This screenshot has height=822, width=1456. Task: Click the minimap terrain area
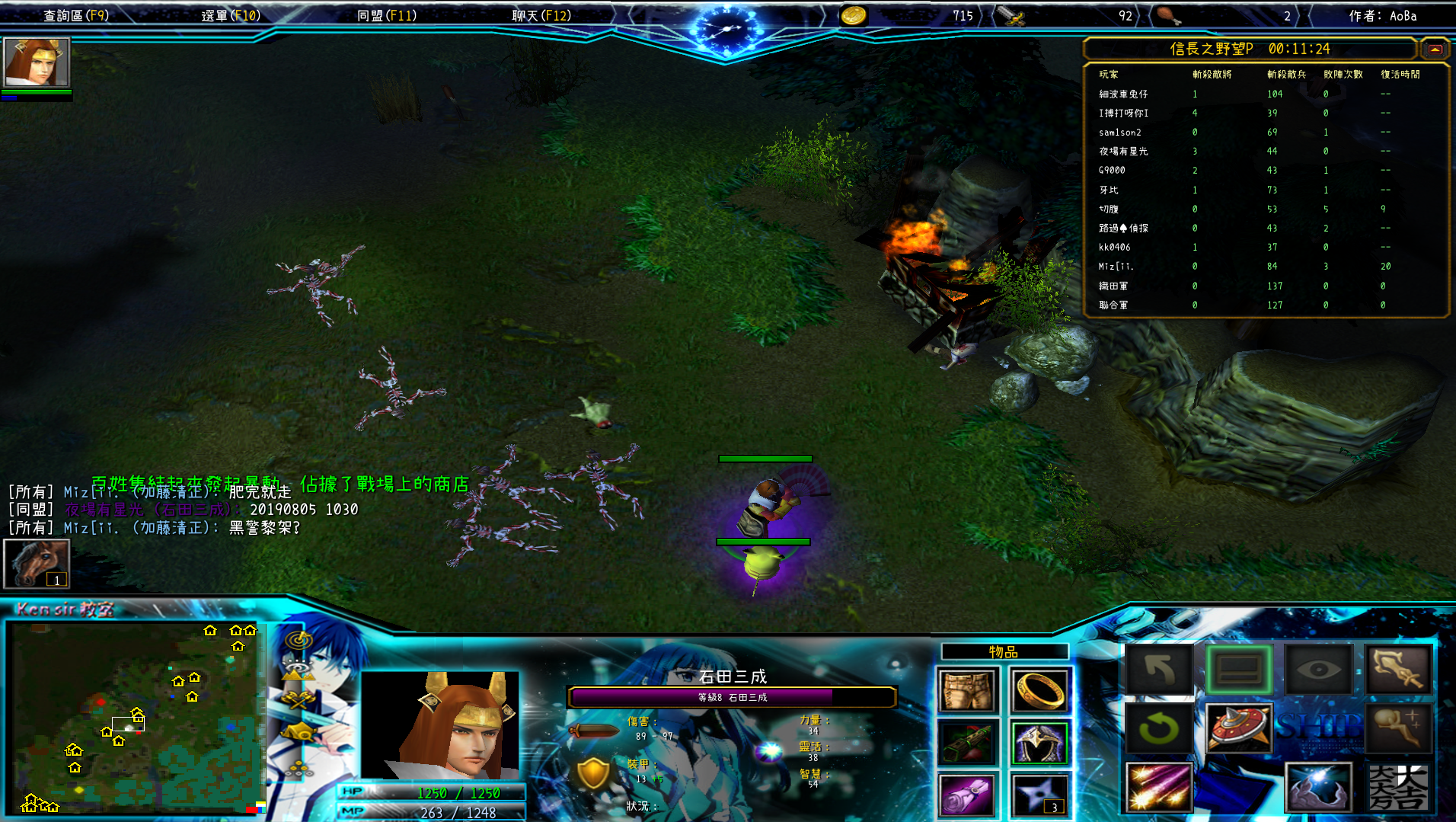tap(136, 718)
